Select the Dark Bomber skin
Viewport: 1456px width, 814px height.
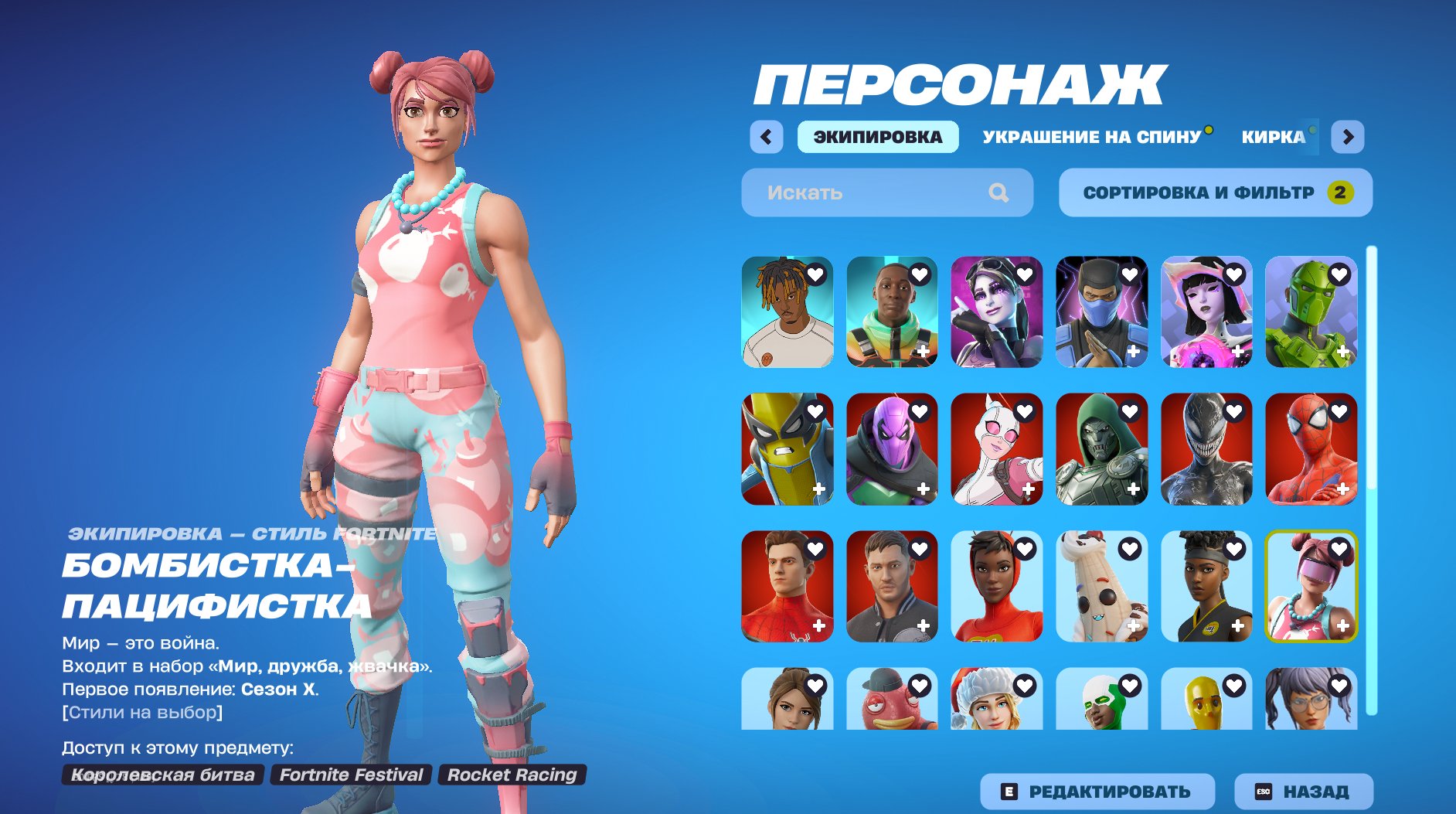(997, 312)
